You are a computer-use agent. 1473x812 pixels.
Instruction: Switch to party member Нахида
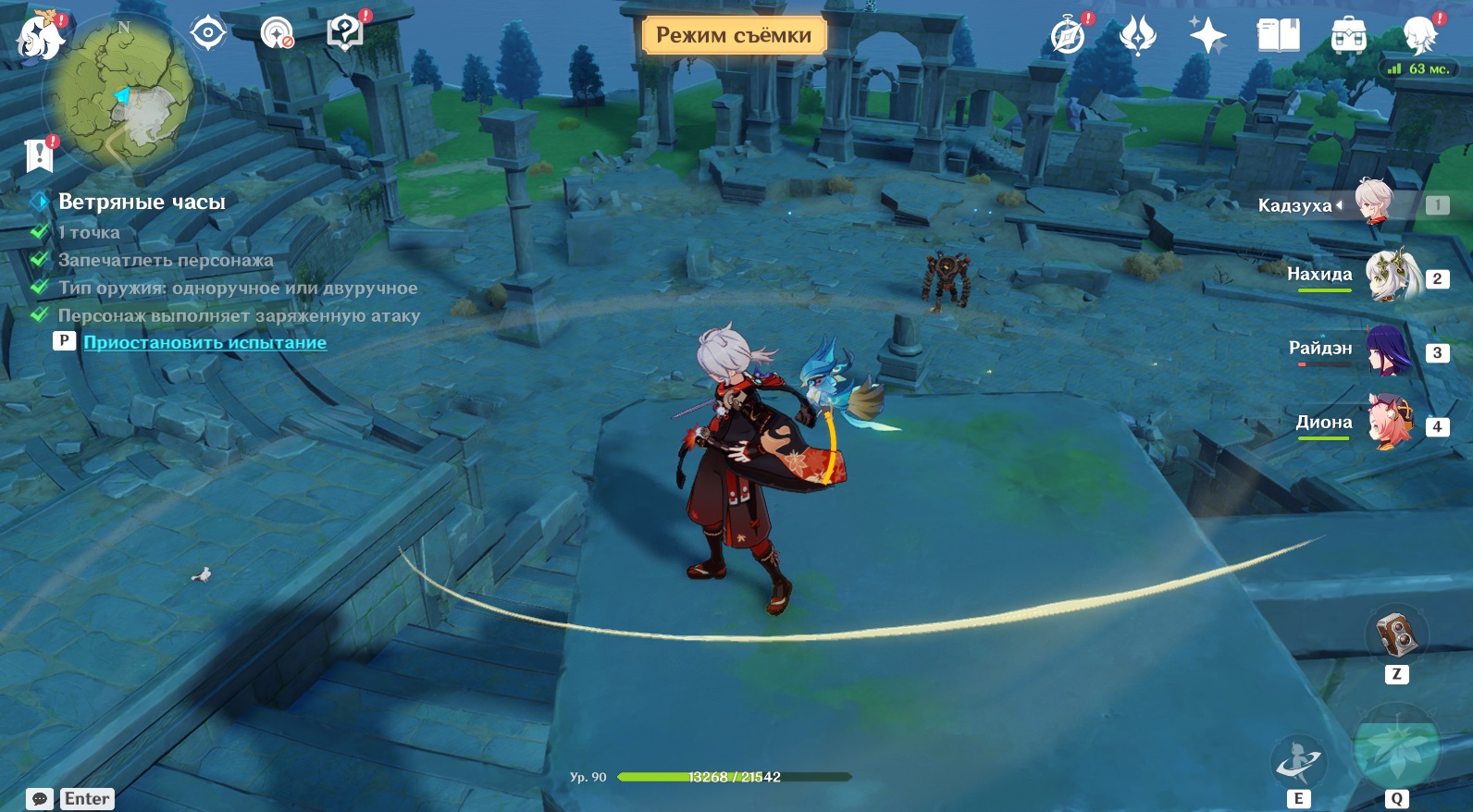[1388, 276]
